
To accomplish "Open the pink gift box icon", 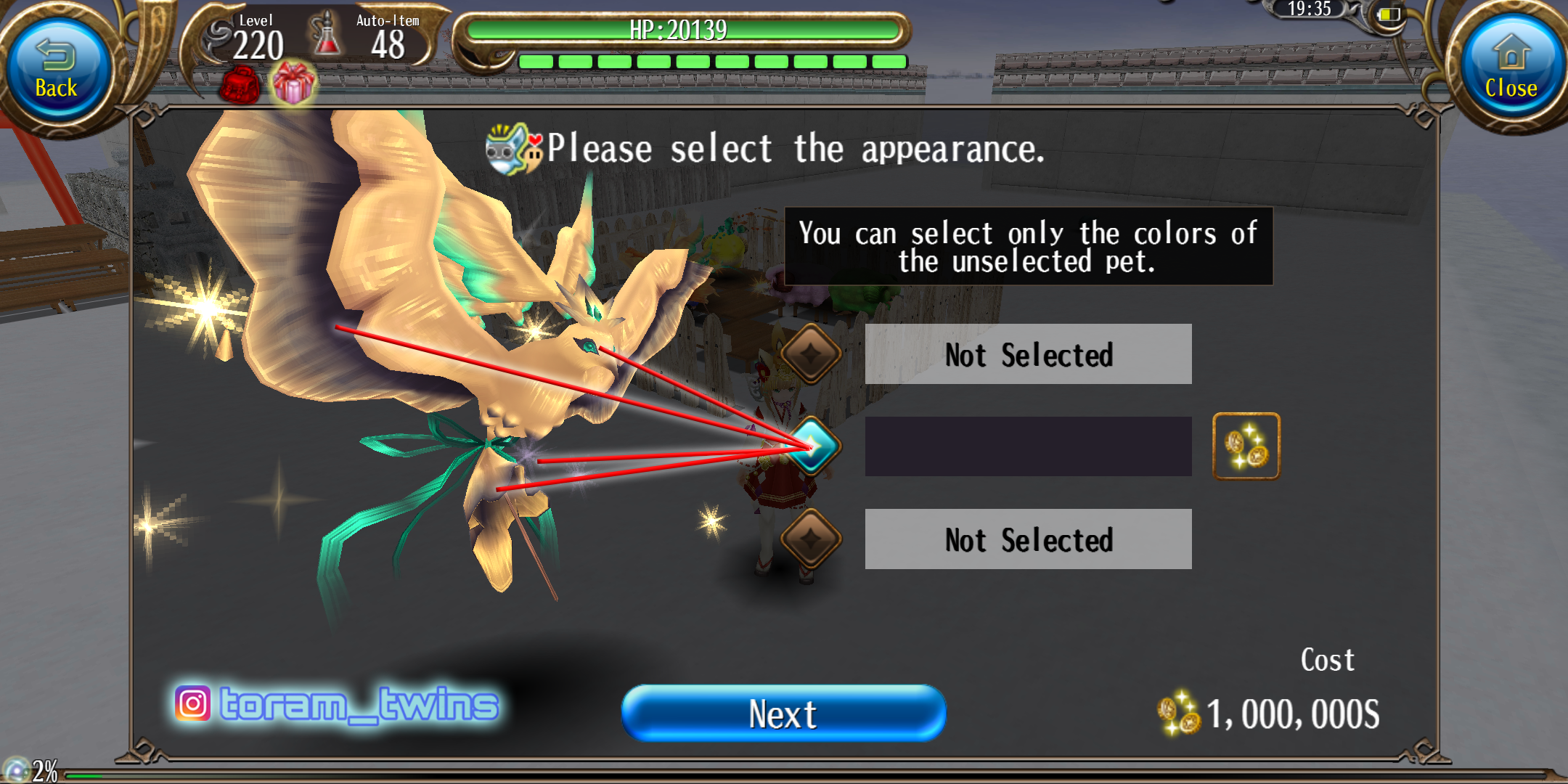I will pyautogui.click(x=293, y=83).
